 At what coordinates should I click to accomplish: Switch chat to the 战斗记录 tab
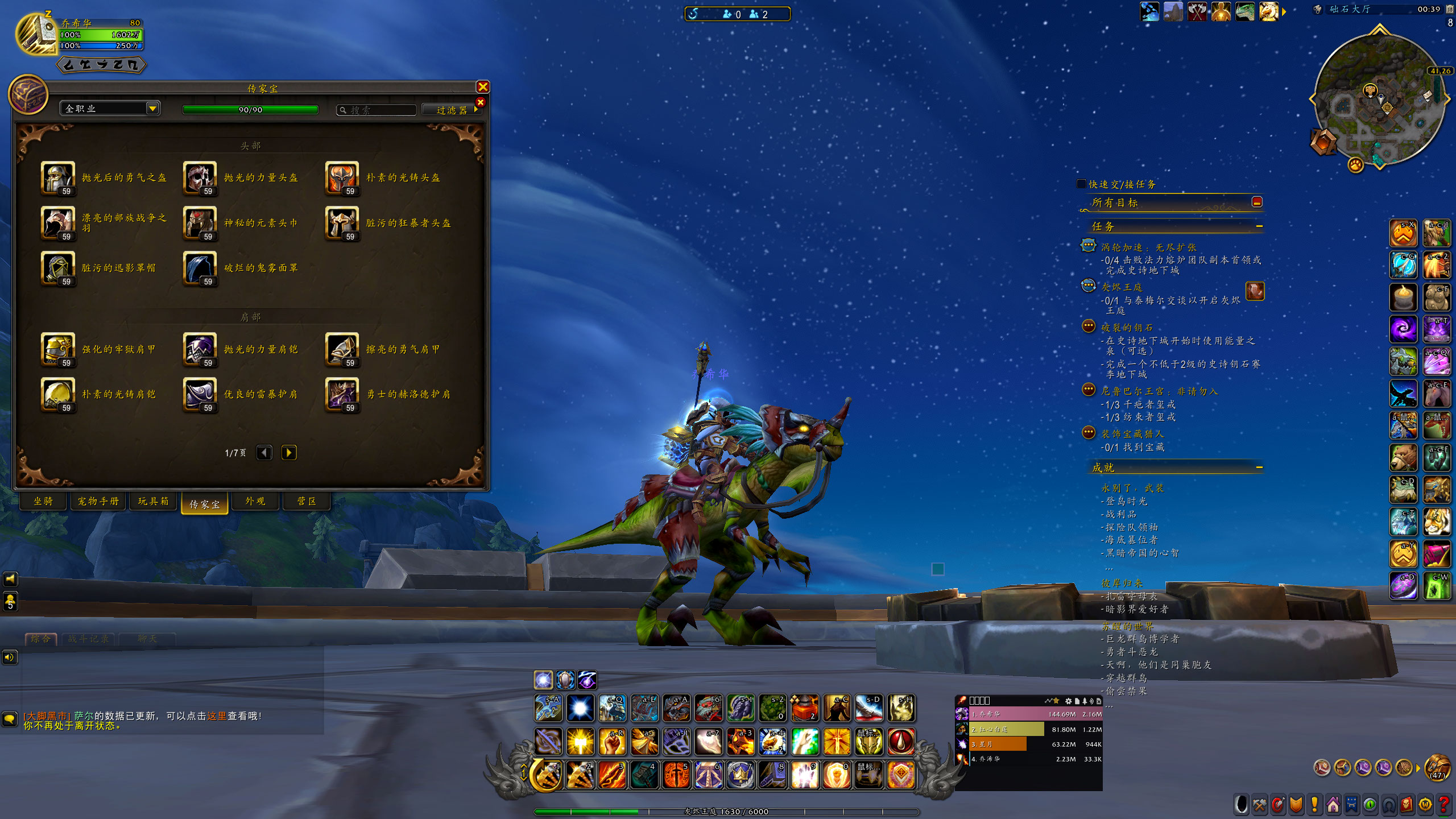pos(89,639)
